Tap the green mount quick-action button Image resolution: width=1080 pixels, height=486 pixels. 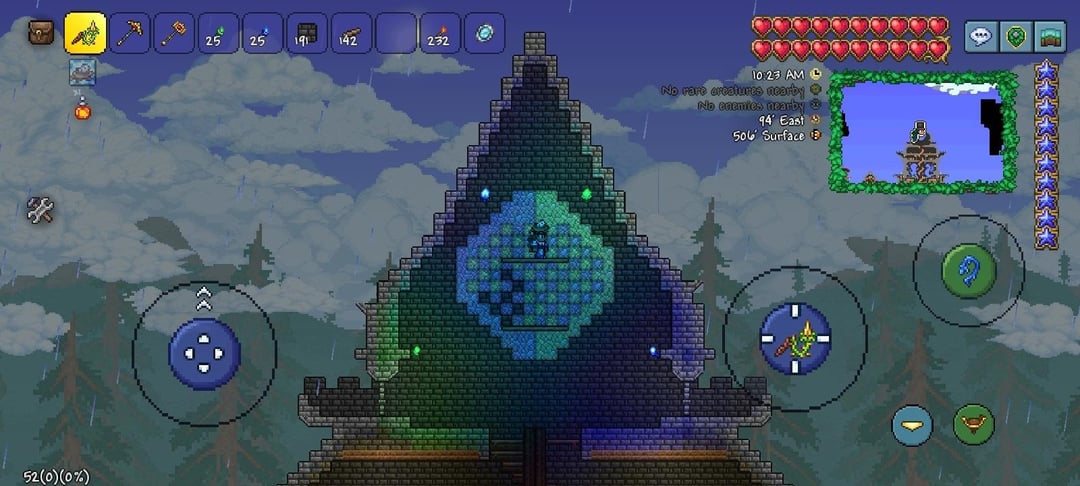pyautogui.click(x=973, y=424)
